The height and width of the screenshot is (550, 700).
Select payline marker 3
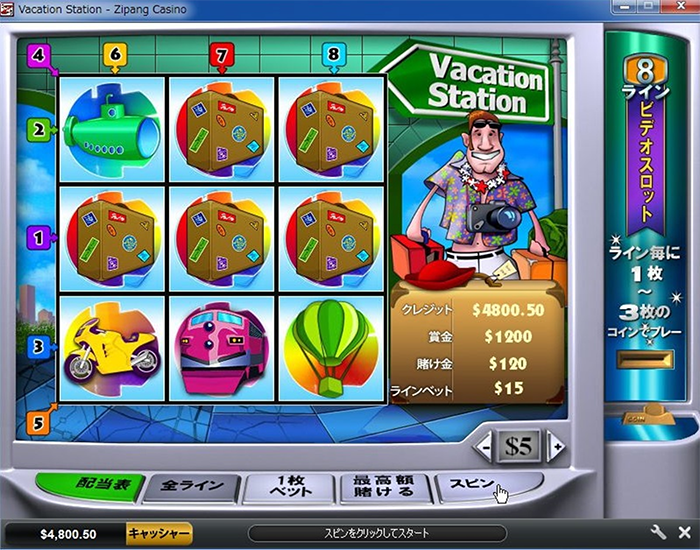40,347
